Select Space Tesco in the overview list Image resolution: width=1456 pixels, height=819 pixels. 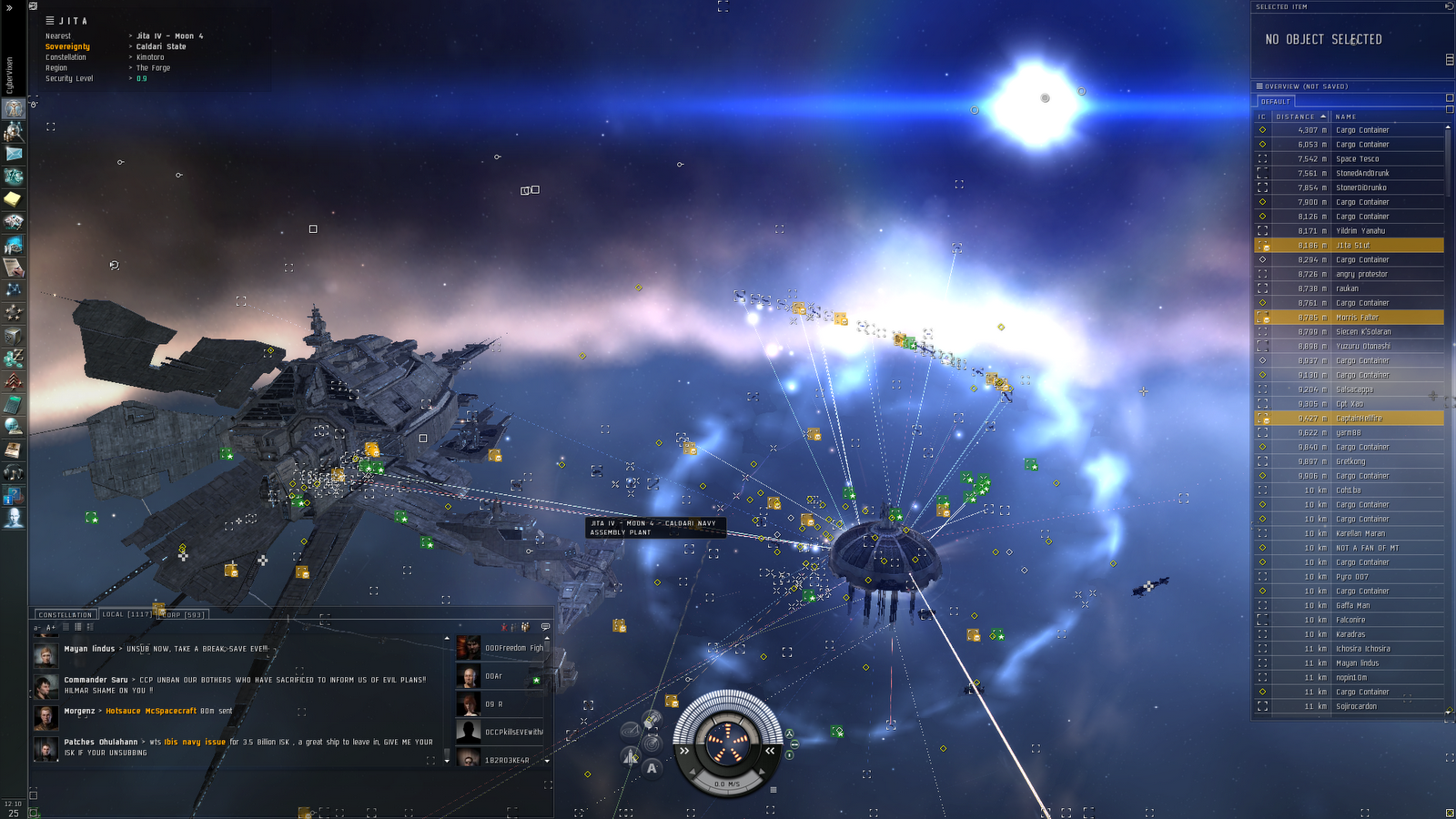(x=1357, y=159)
